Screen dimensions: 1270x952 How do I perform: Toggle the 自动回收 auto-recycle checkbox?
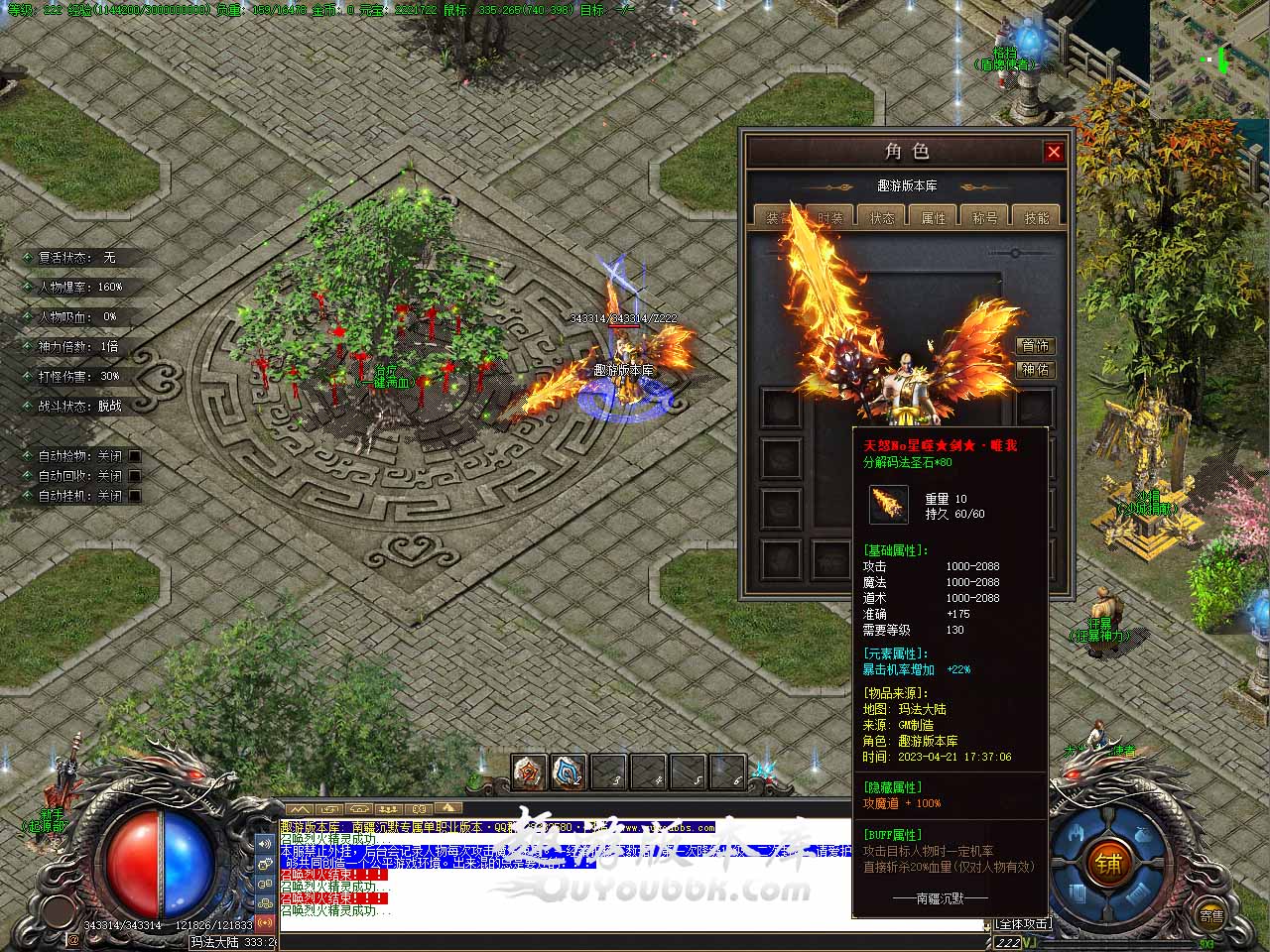point(135,476)
